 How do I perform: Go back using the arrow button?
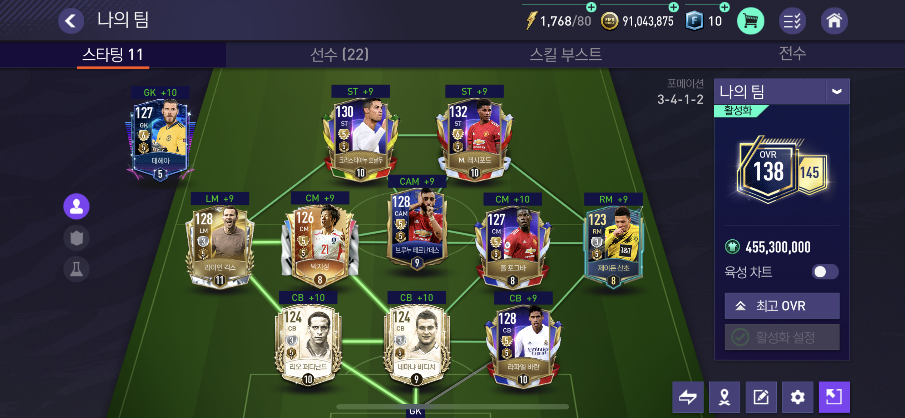pos(71,20)
